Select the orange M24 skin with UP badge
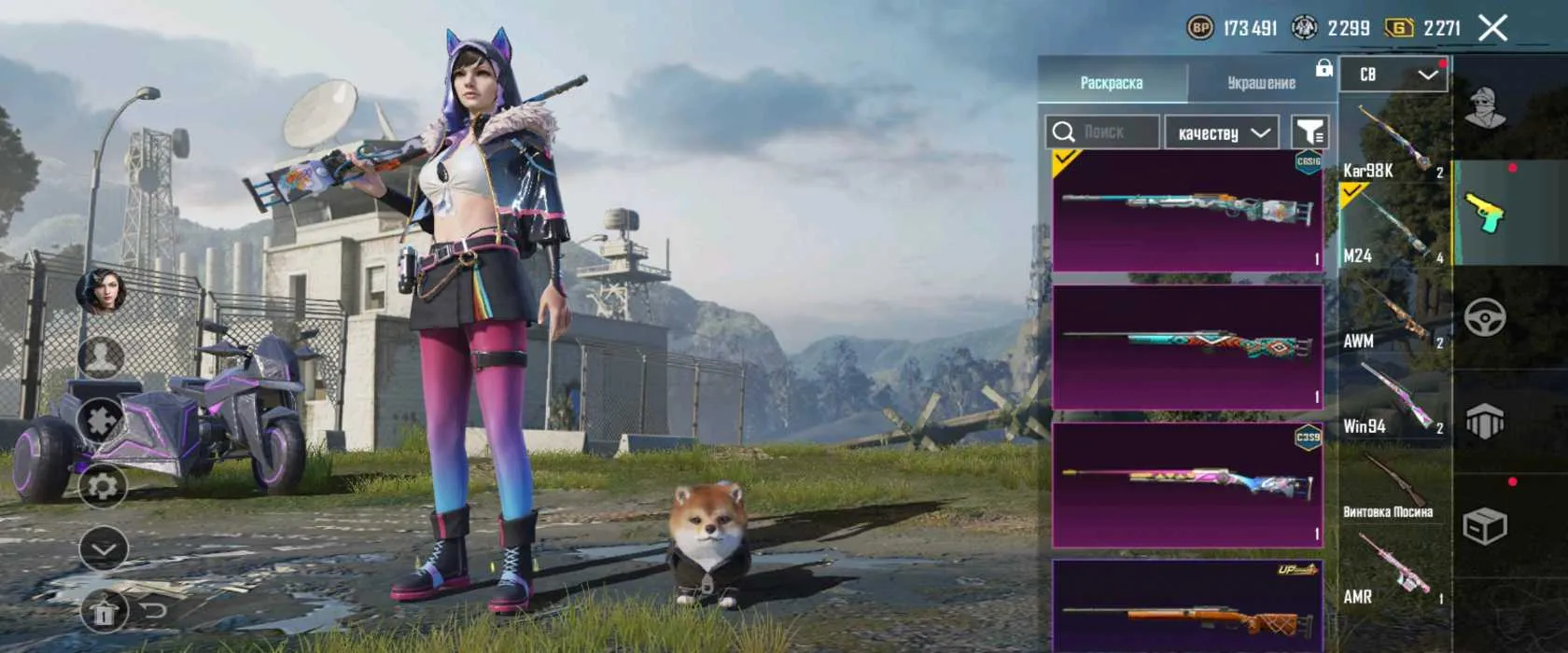 pos(1187,604)
